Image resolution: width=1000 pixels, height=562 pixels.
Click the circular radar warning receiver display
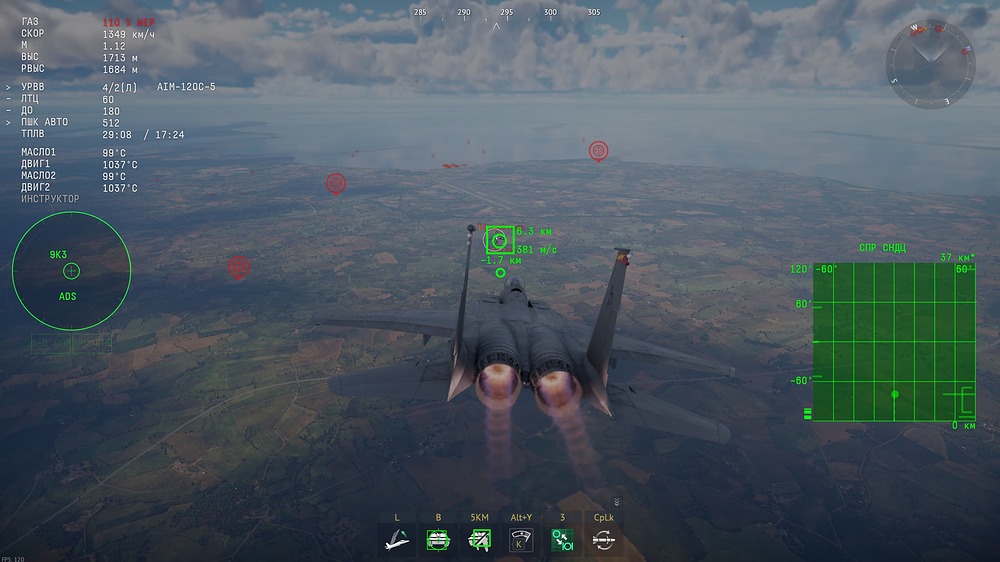coord(71,271)
